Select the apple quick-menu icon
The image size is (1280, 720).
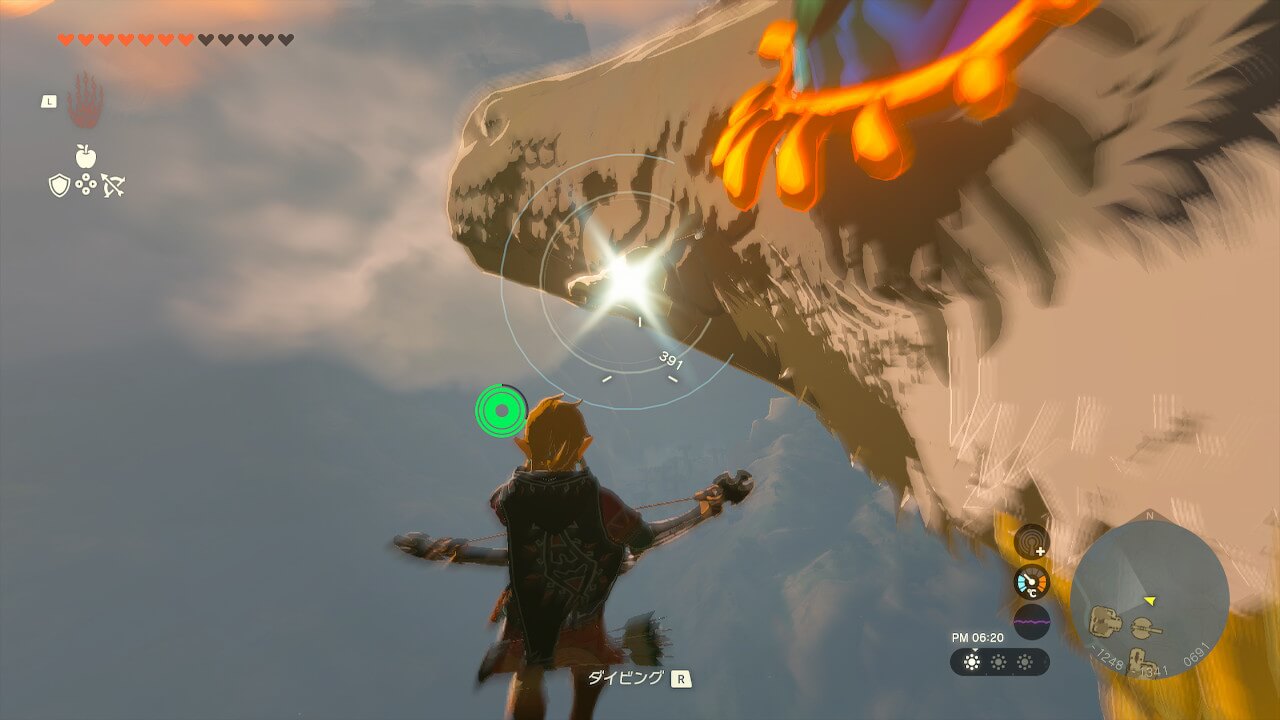(x=86, y=156)
